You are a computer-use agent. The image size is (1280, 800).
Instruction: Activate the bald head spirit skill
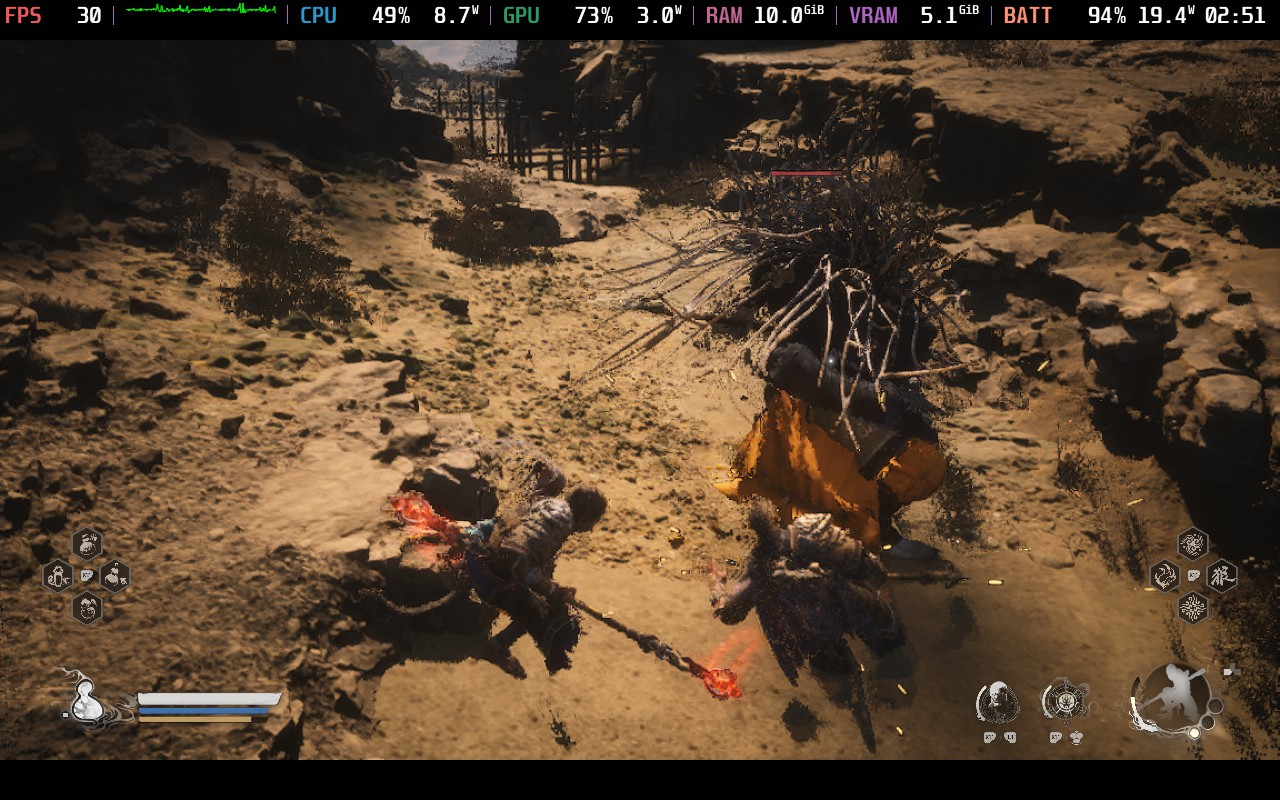pyautogui.click(x=996, y=702)
